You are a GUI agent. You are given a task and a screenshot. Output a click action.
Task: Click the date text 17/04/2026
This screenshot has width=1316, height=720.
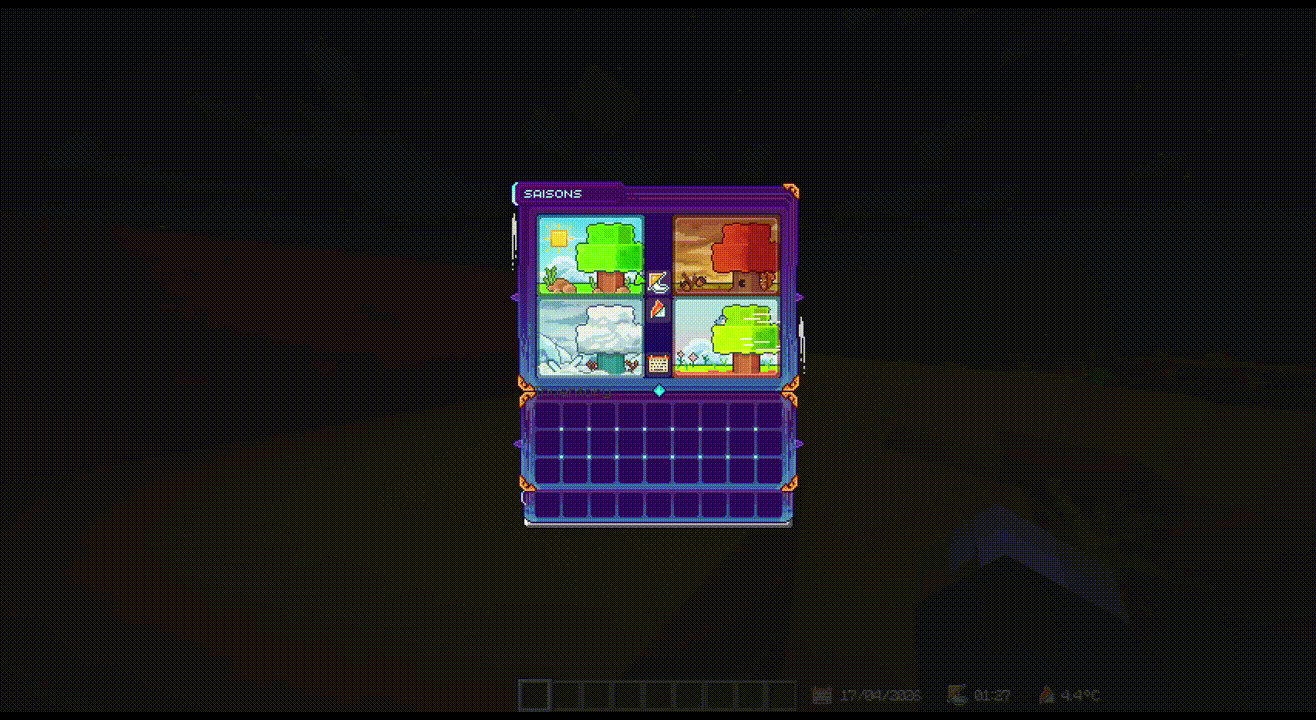(880, 695)
